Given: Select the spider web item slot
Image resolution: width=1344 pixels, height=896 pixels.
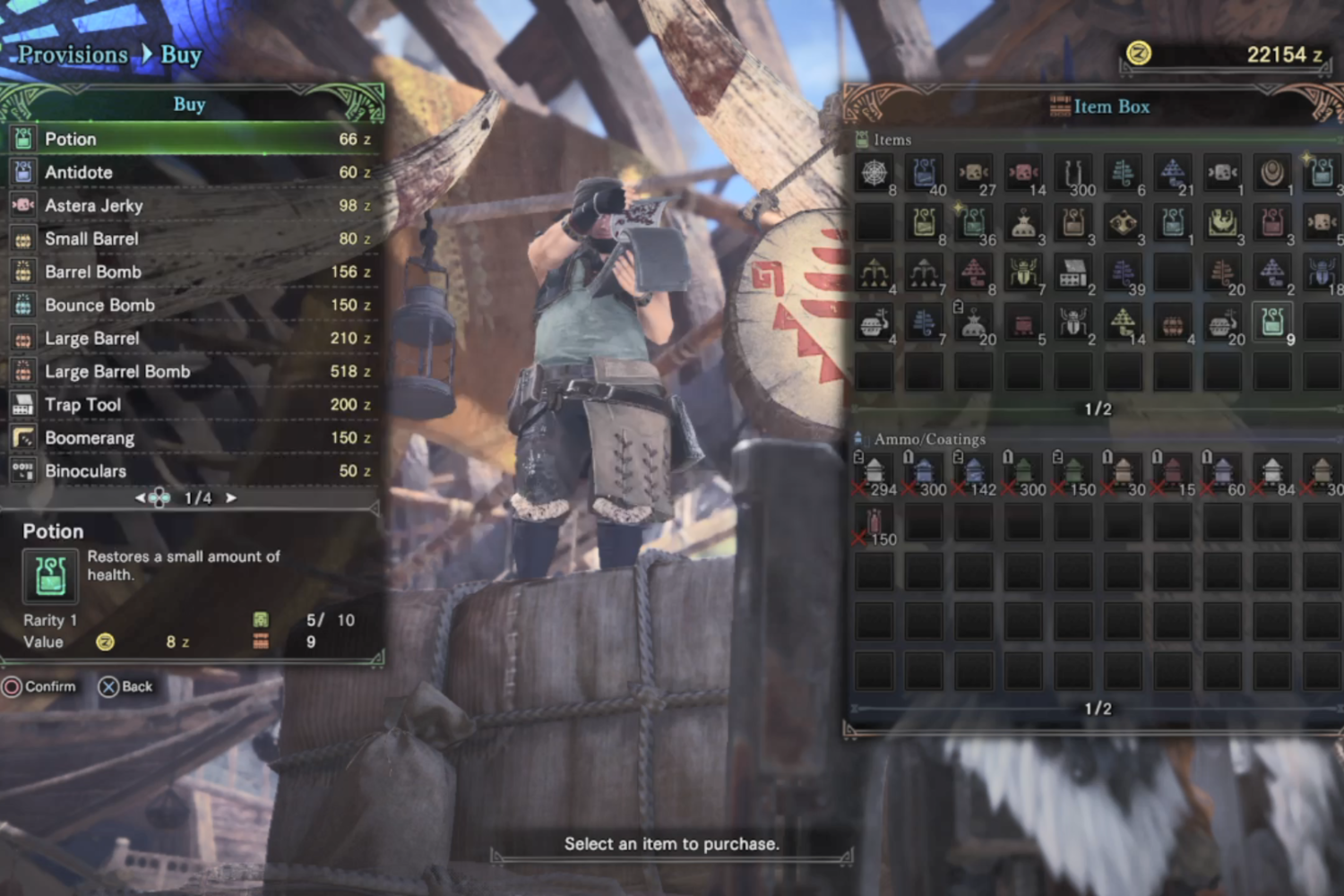Looking at the screenshot, I should point(874,173).
